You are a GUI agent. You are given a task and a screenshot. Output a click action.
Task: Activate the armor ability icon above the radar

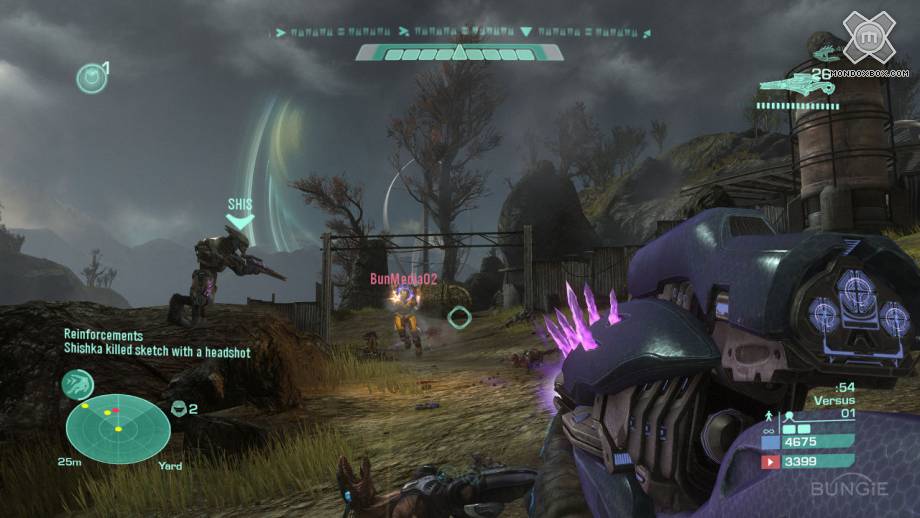pos(77,383)
